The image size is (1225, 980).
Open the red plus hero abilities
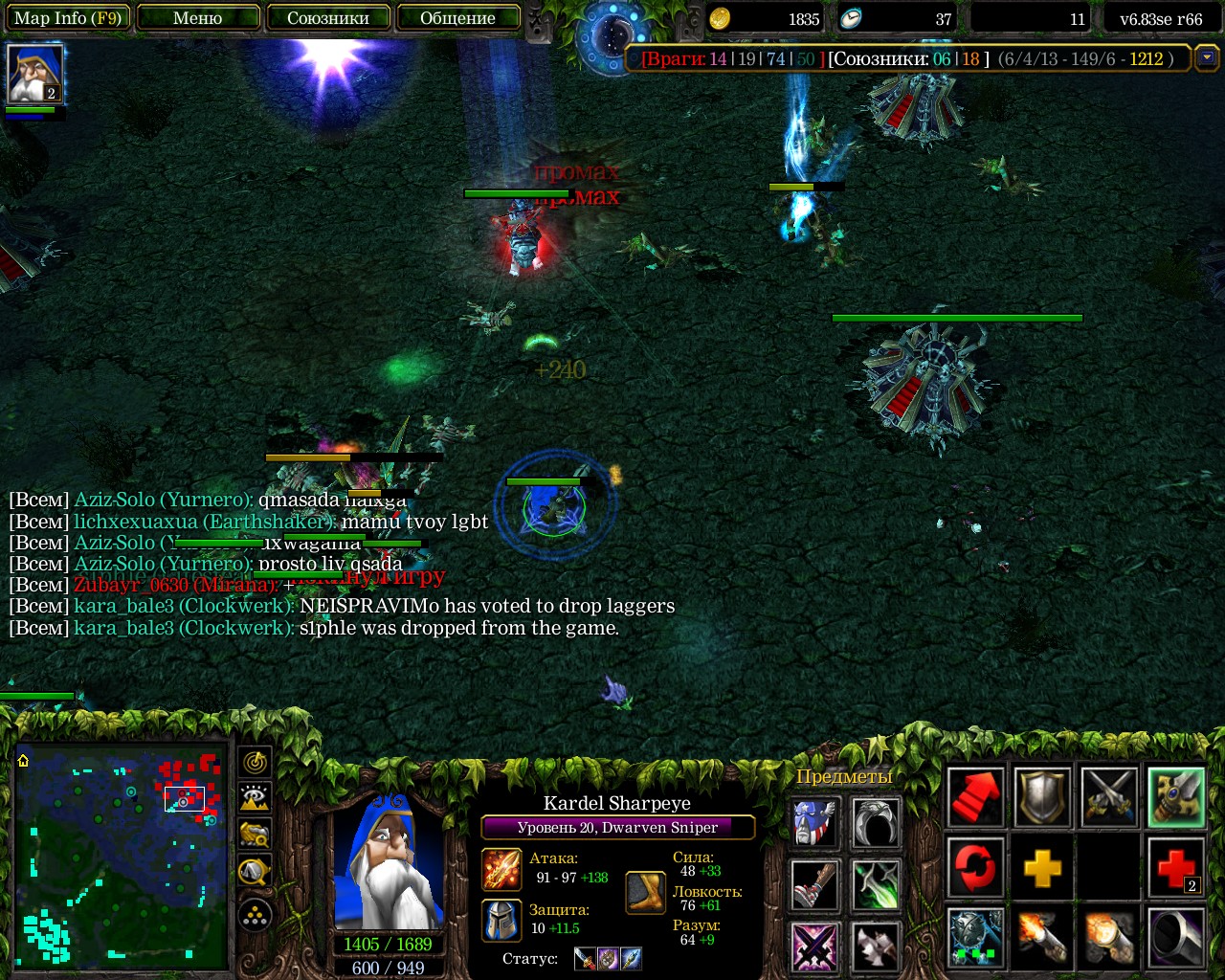click(x=1176, y=868)
